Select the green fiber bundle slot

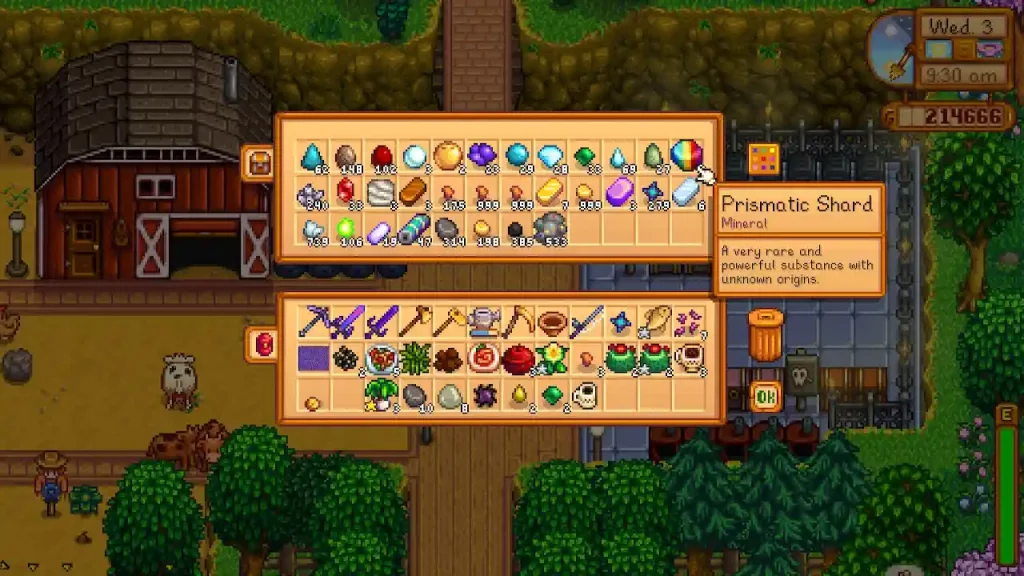click(414, 358)
